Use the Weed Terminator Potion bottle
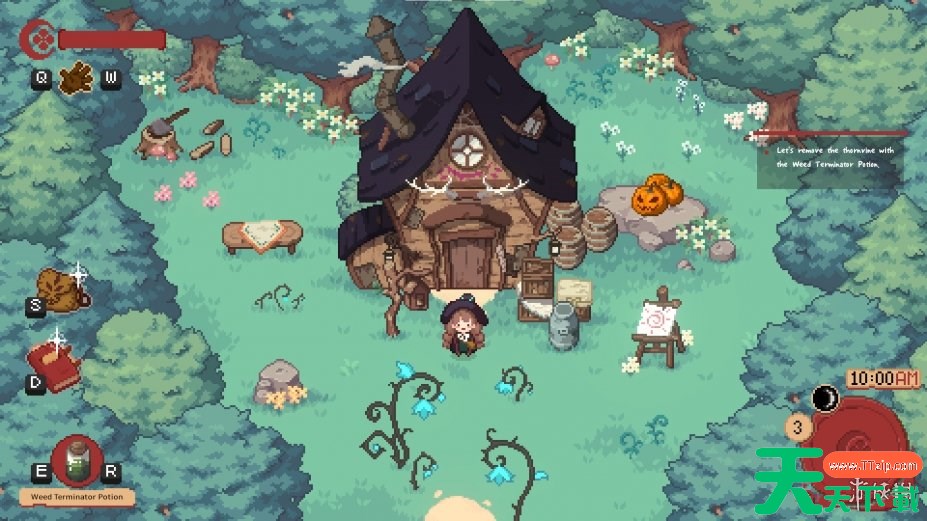Viewport: 927px width, 521px height. [x=76, y=461]
